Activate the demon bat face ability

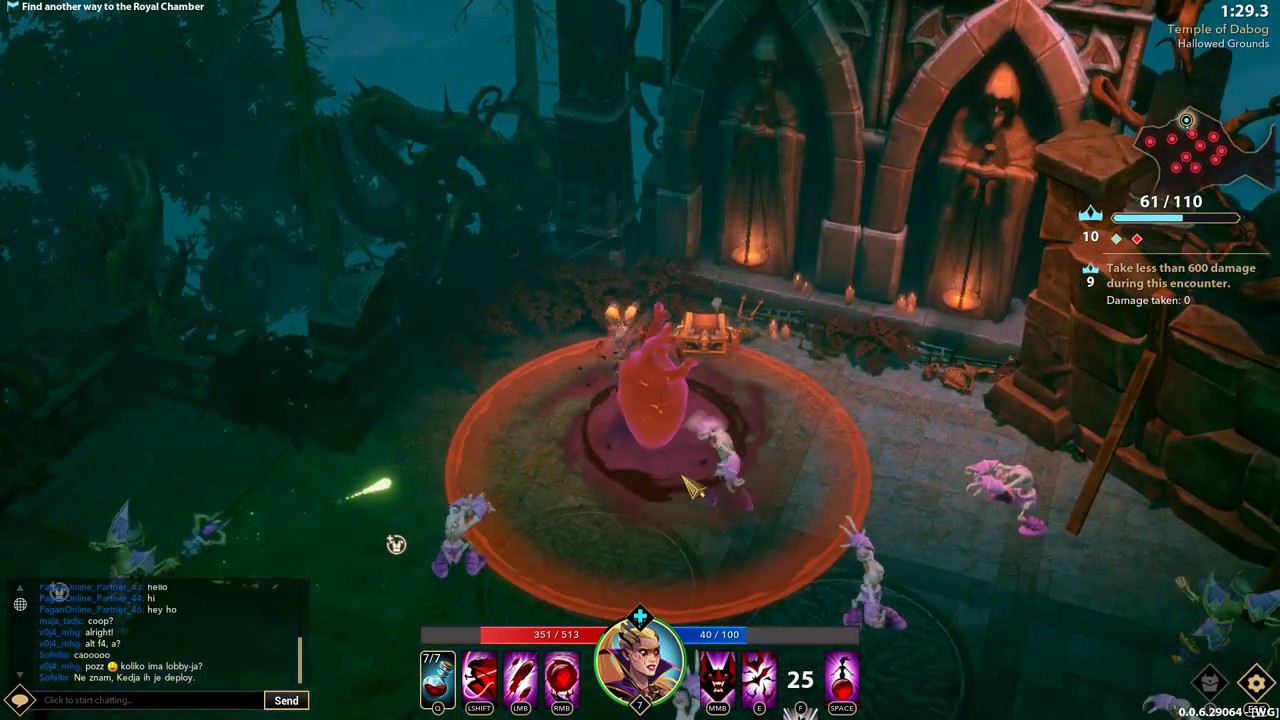(x=717, y=678)
